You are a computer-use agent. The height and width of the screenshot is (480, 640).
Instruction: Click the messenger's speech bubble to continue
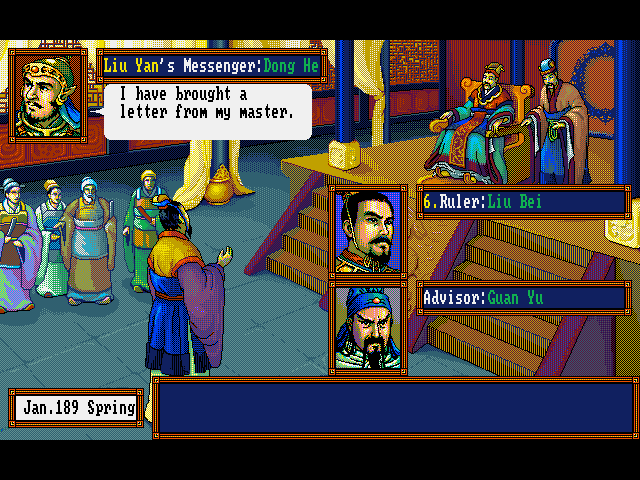tap(208, 110)
